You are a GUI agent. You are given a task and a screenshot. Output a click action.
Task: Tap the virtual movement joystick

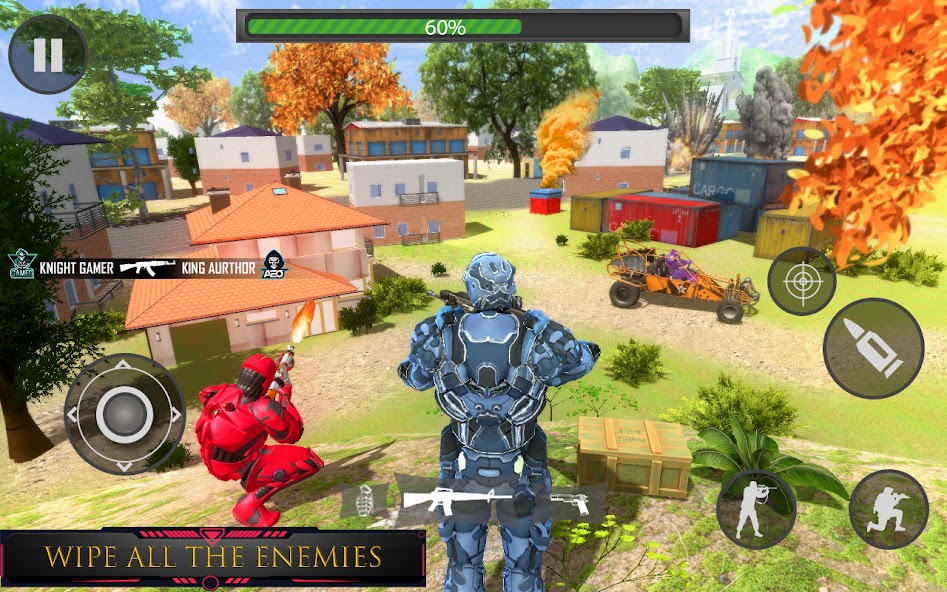pos(124,412)
